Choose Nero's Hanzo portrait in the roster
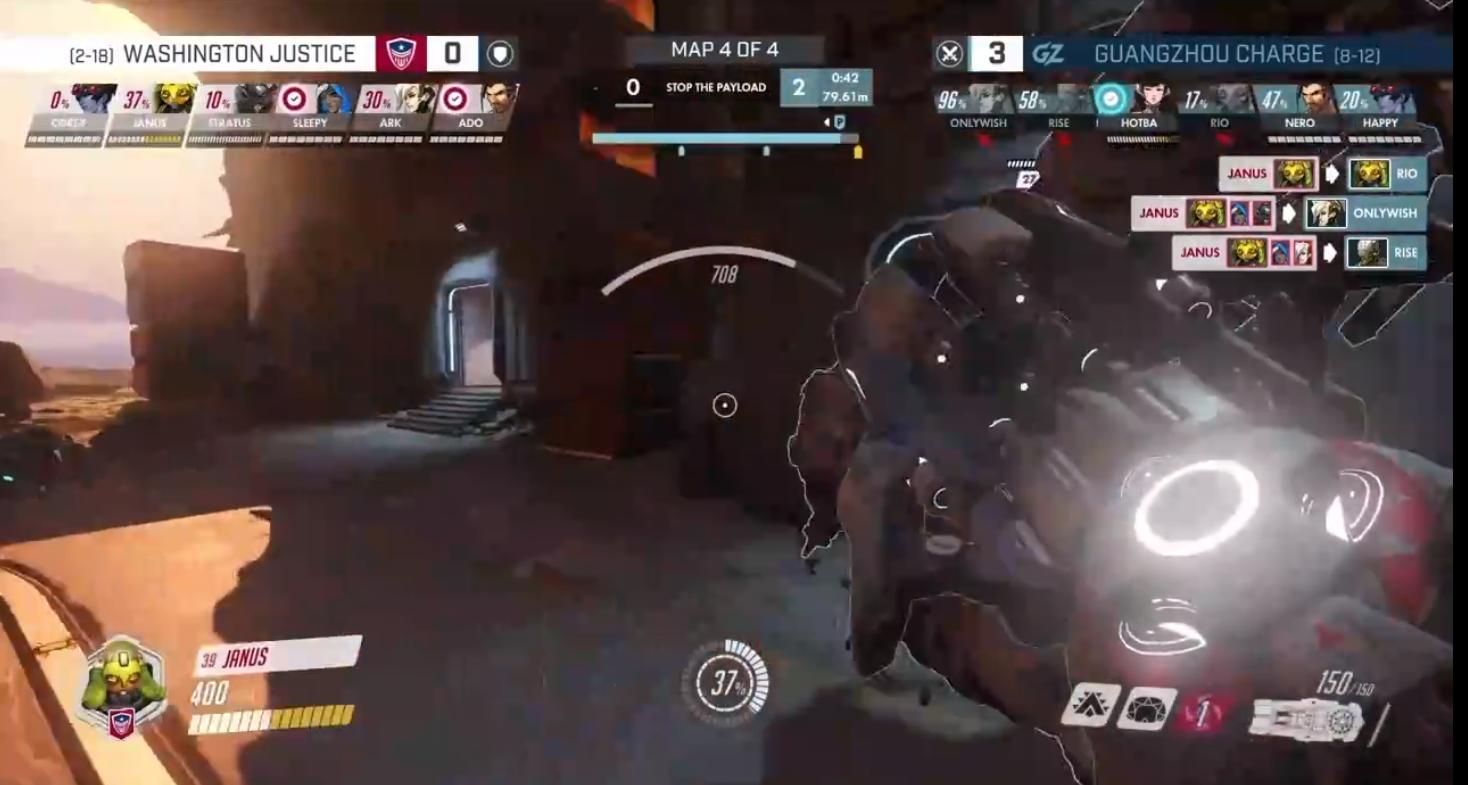Screen dimensions: 1468x785 [1313, 101]
